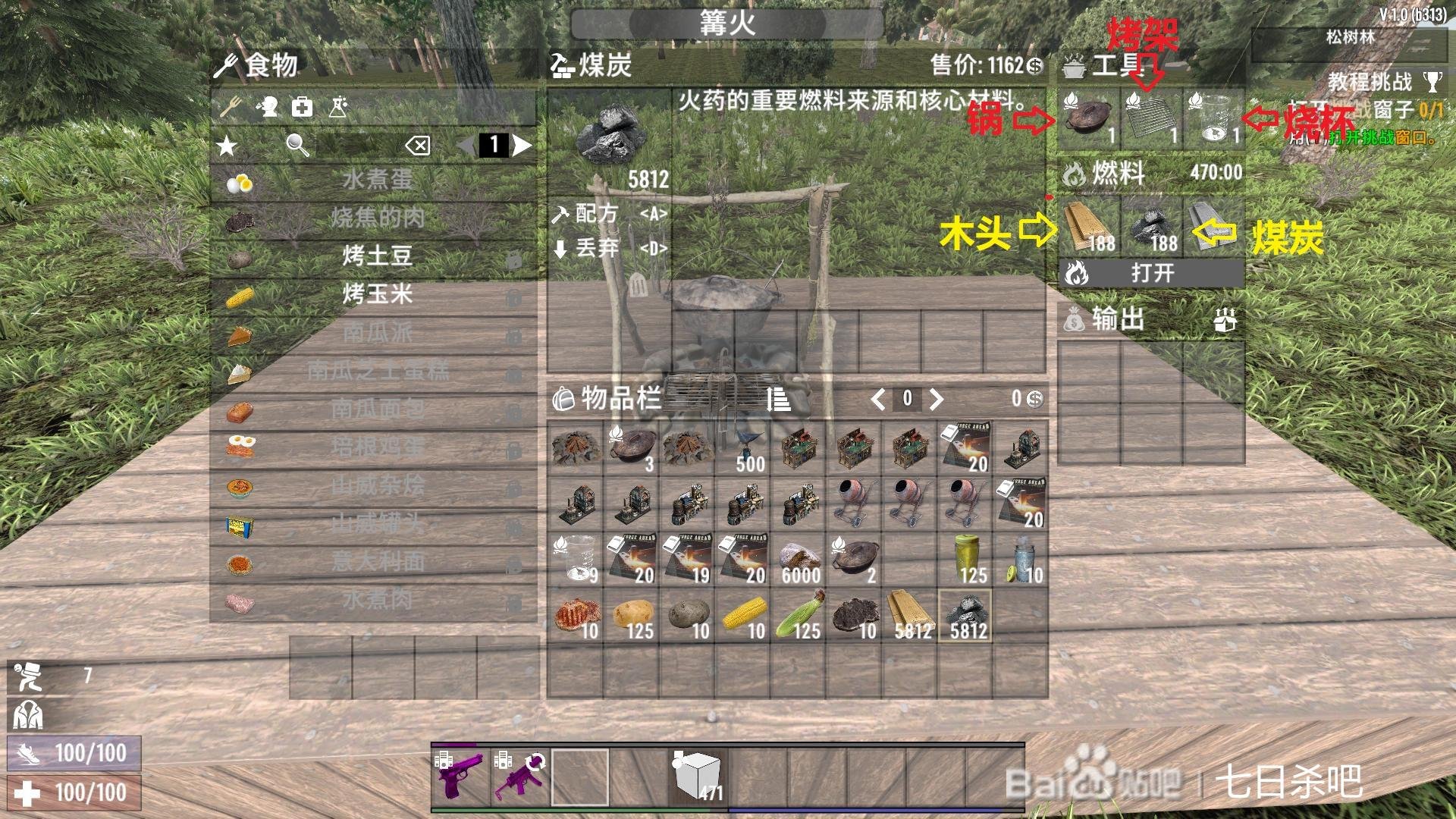
Task: Open the search in the food recipe list
Action: coord(295,146)
